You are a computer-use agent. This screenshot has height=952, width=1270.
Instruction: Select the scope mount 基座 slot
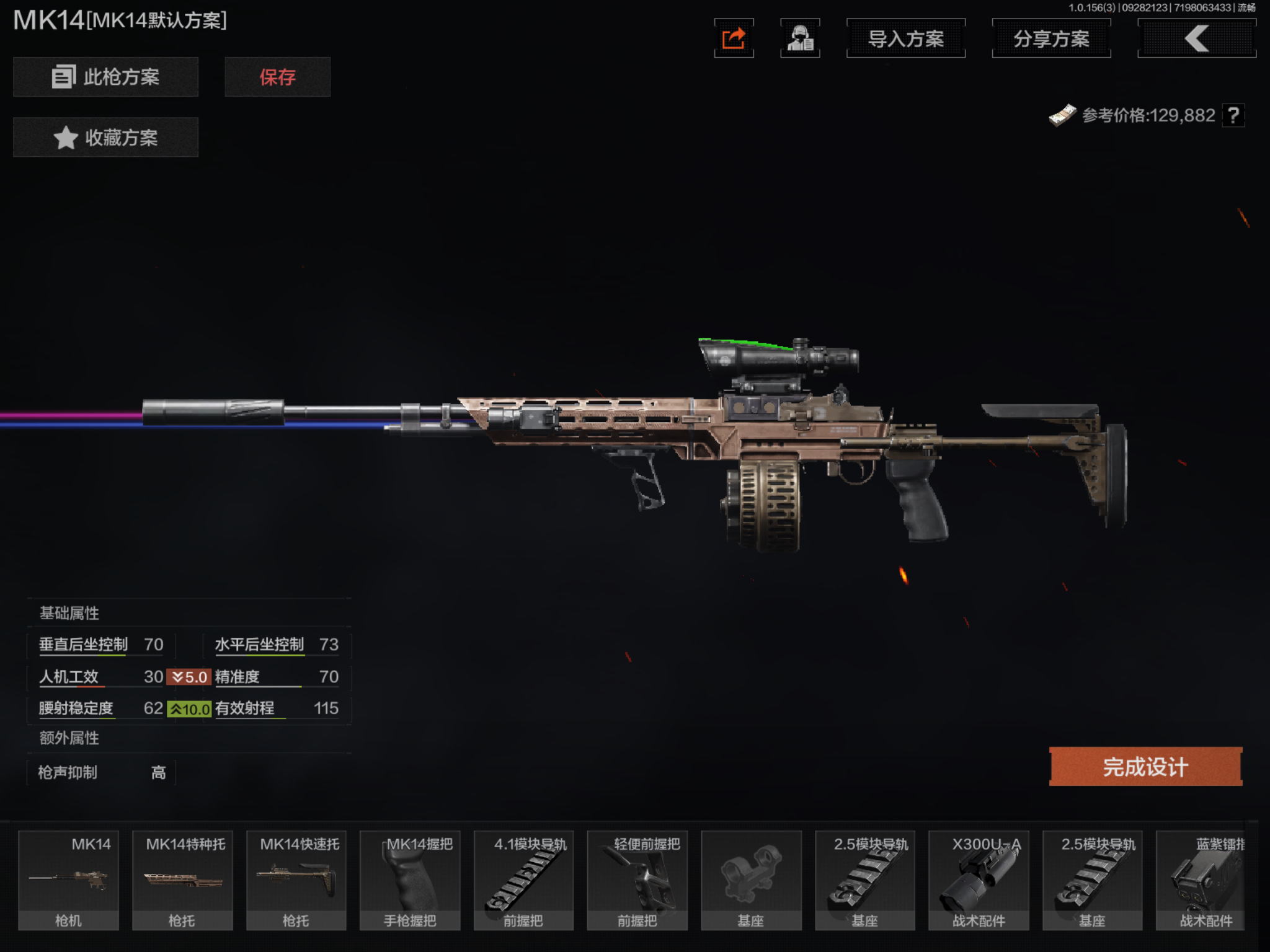751,880
